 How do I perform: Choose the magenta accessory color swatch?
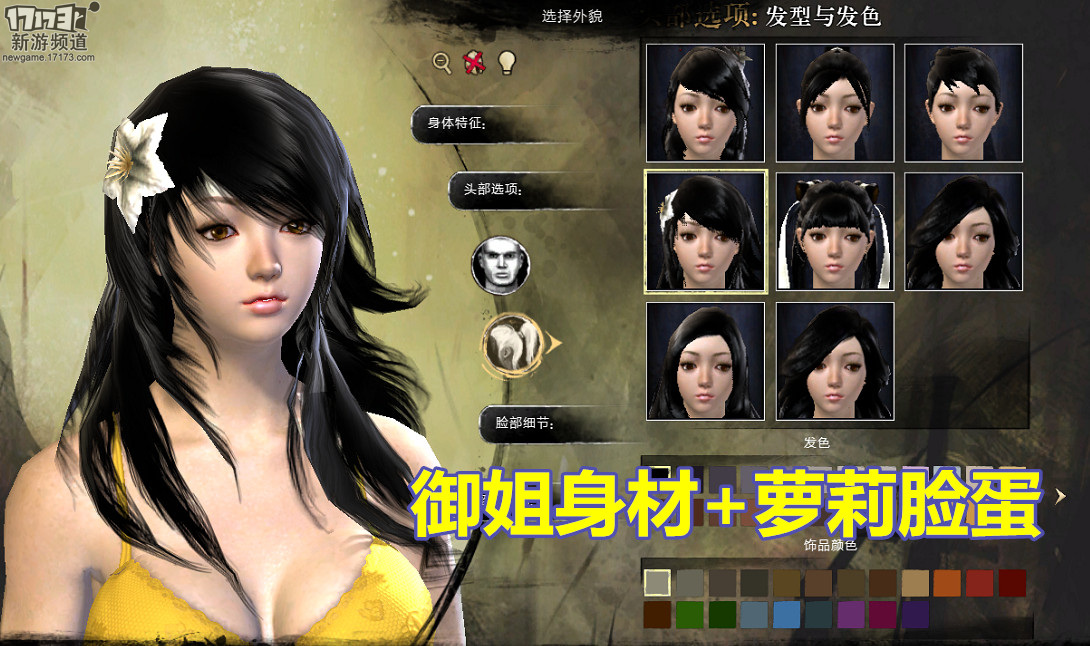(x=882, y=614)
